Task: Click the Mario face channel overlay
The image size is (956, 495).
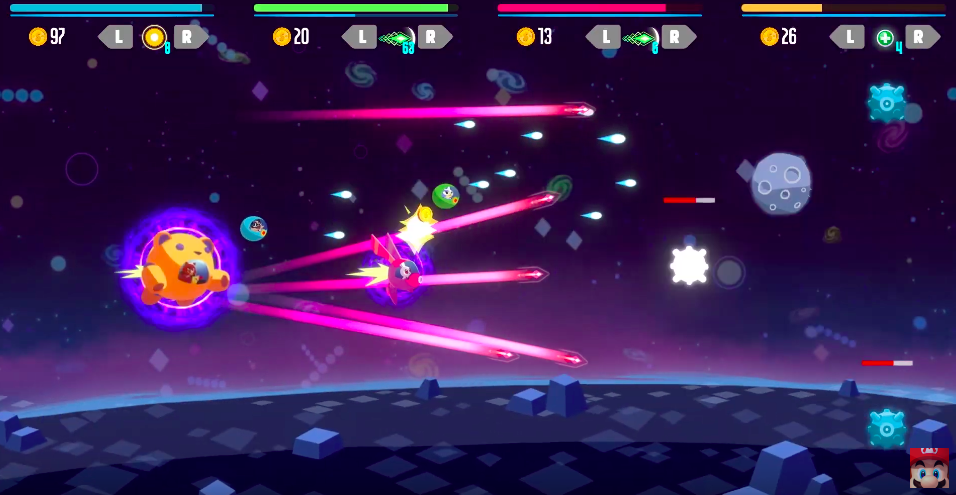Action: 929,468
